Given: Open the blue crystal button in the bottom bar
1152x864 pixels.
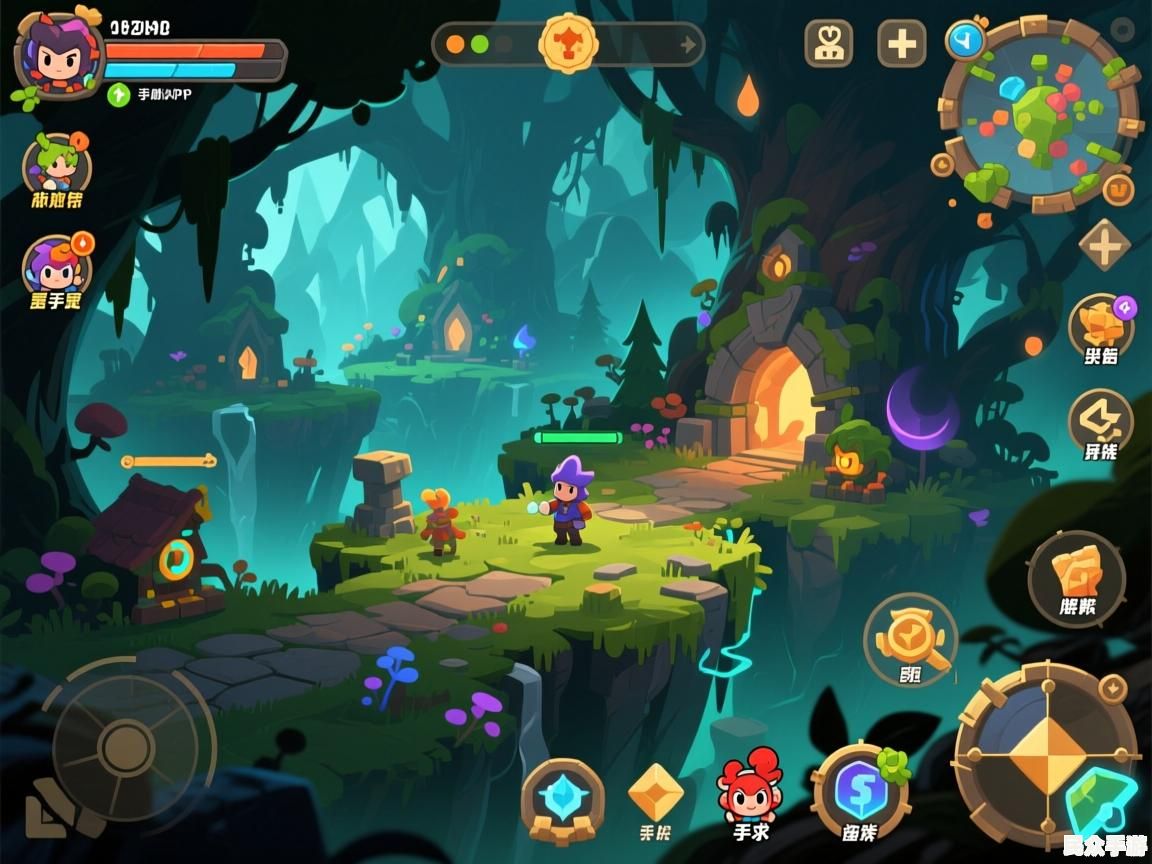Looking at the screenshot, I should tap(562, 798).
